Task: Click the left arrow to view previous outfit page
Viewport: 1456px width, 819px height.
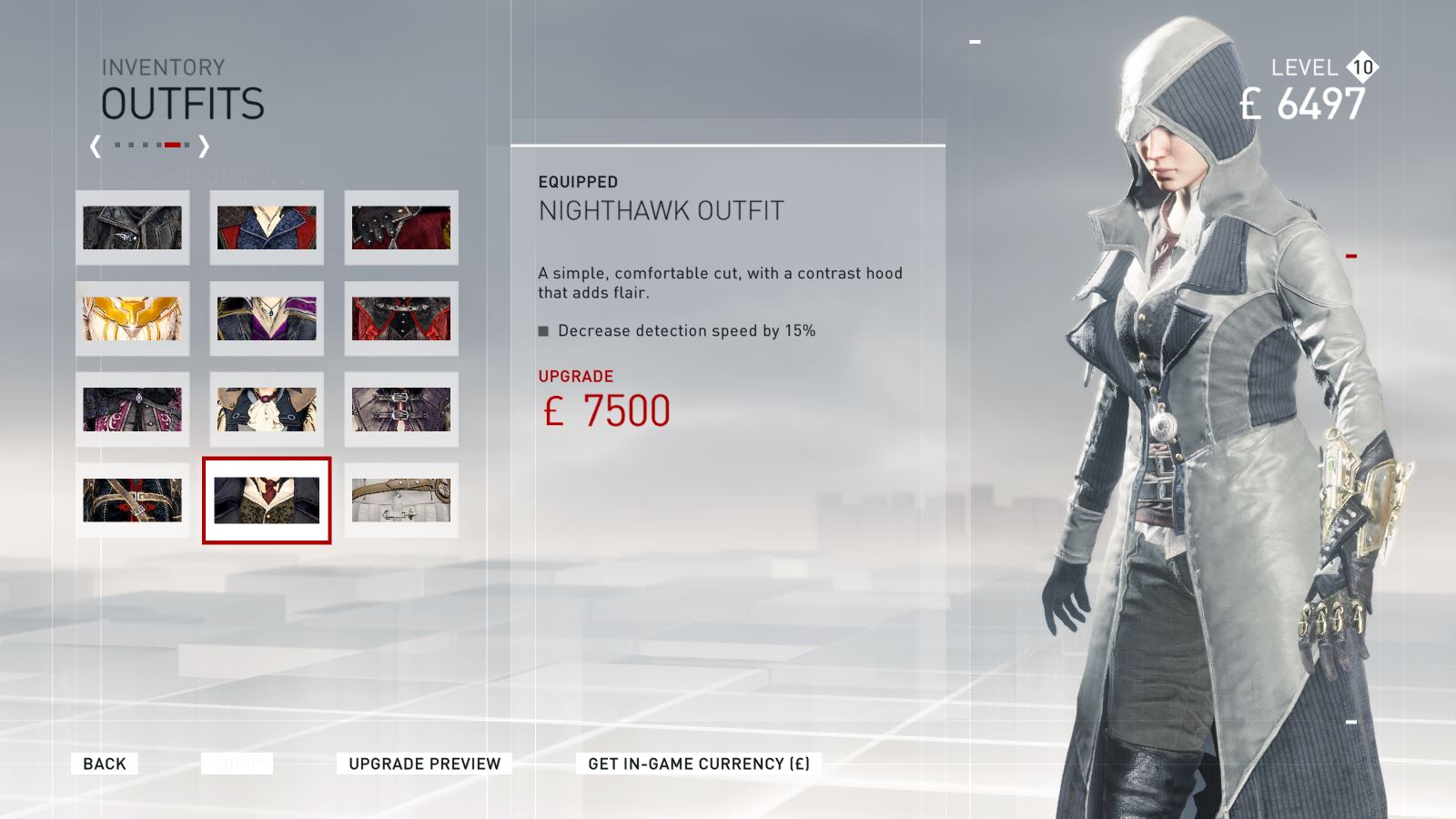Action: [93, 144]
